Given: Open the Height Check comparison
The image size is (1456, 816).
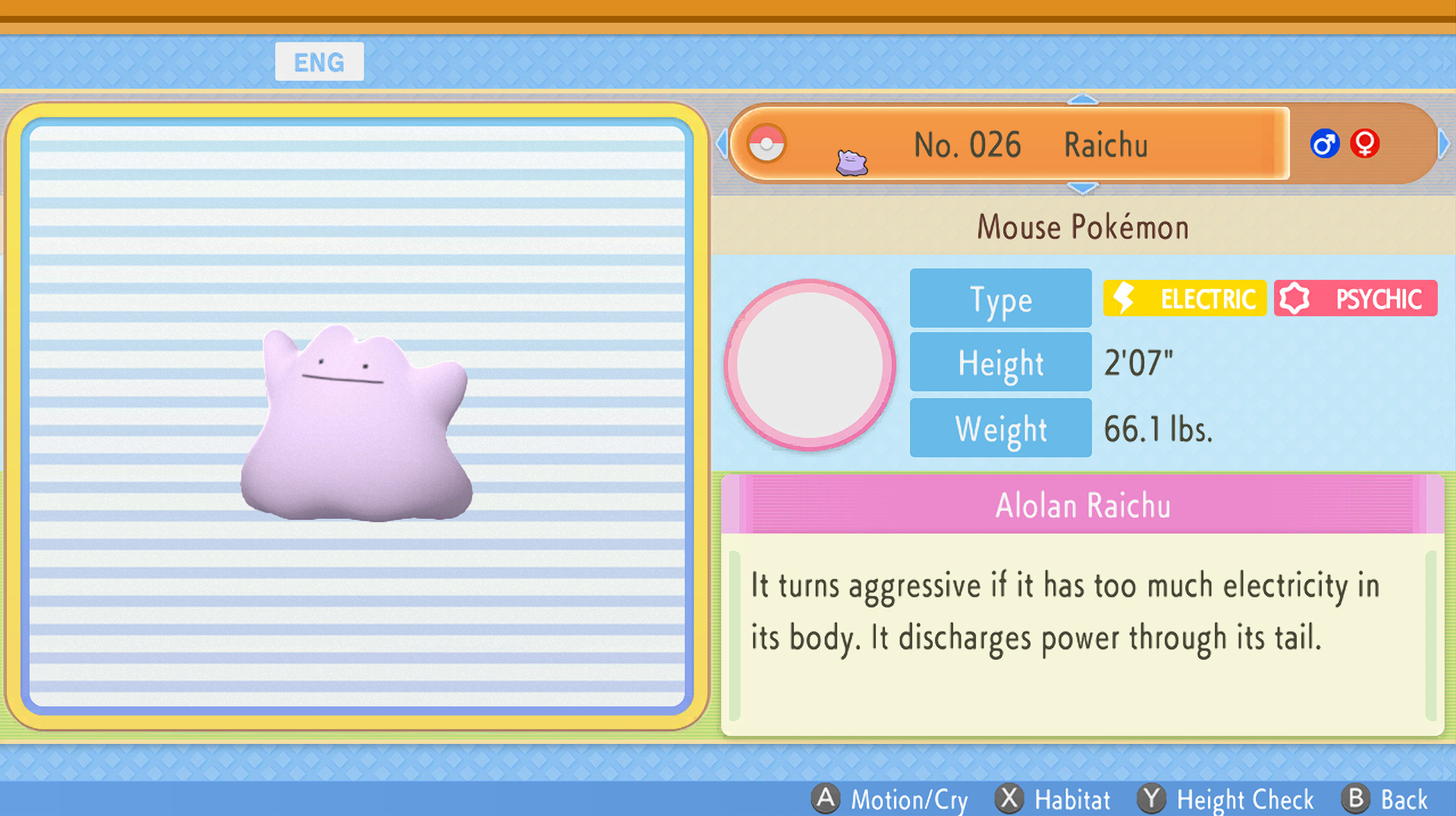Looking at the screenshot, I should point(1226,799).
